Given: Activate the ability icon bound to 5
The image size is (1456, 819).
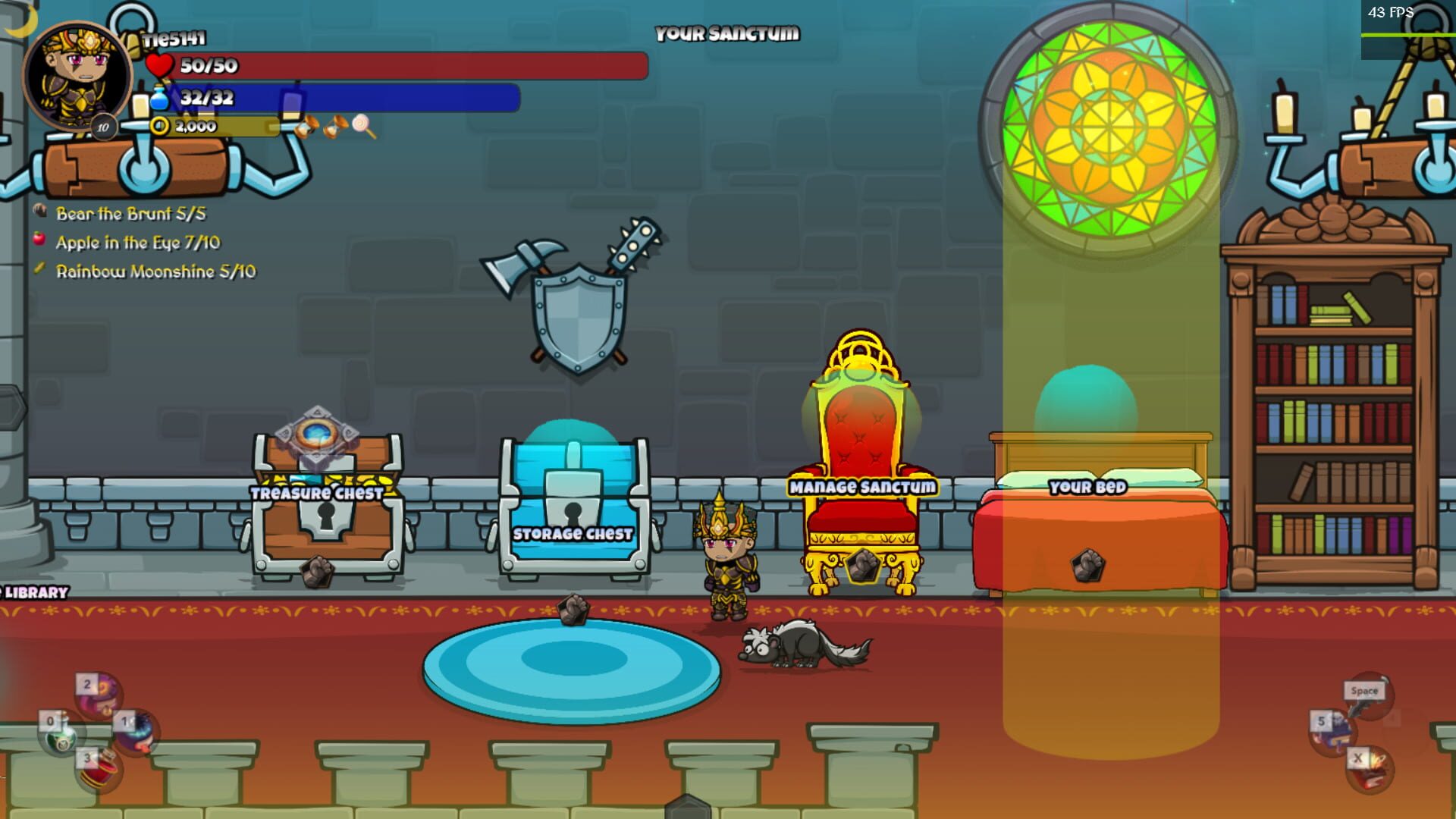Looking at the screenshot, I should [x=1332, y=733].
